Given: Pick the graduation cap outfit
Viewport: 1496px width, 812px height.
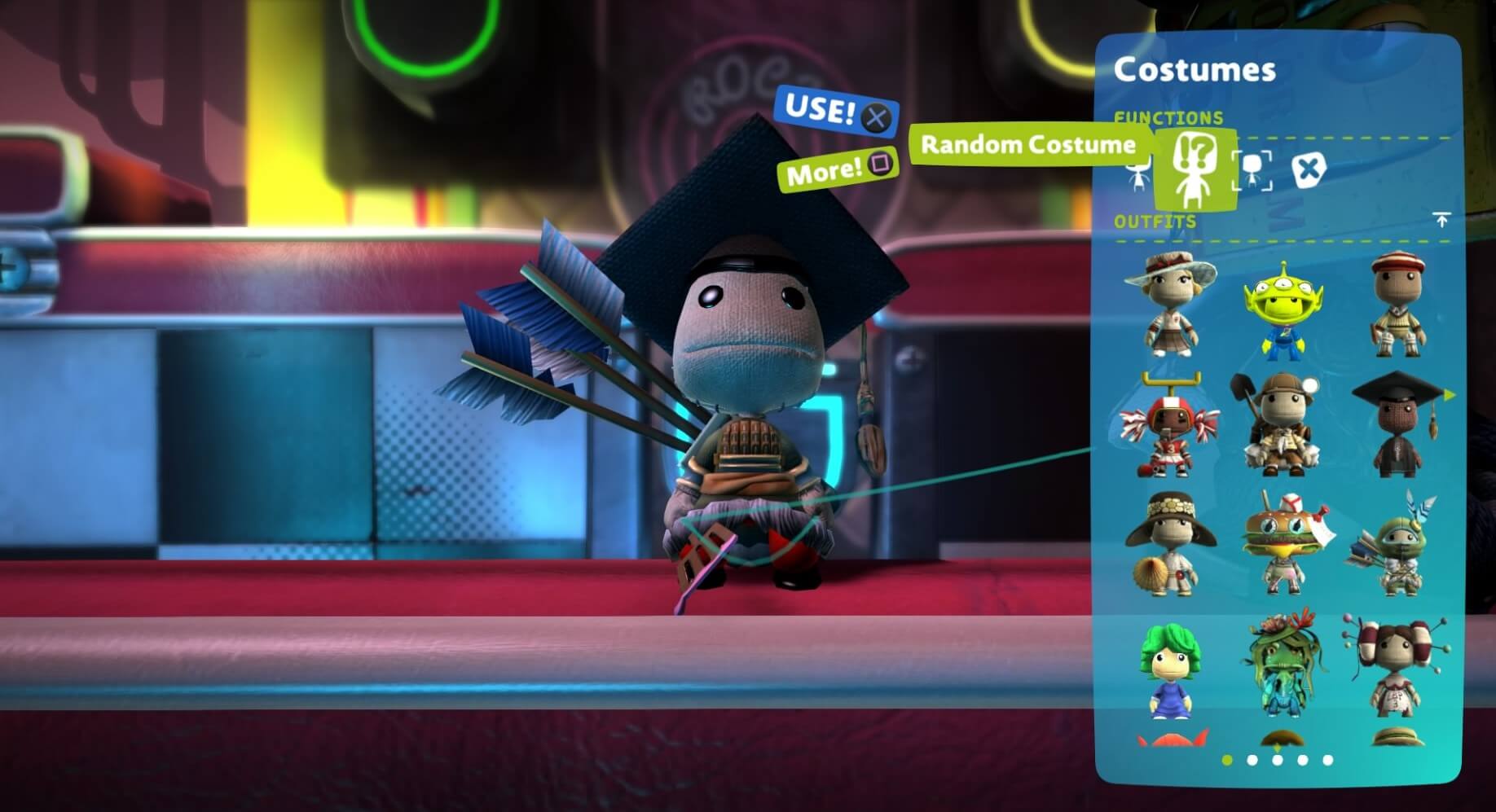Looking at the screenshot, I should pyautogui.click(x=1400, y=424).
